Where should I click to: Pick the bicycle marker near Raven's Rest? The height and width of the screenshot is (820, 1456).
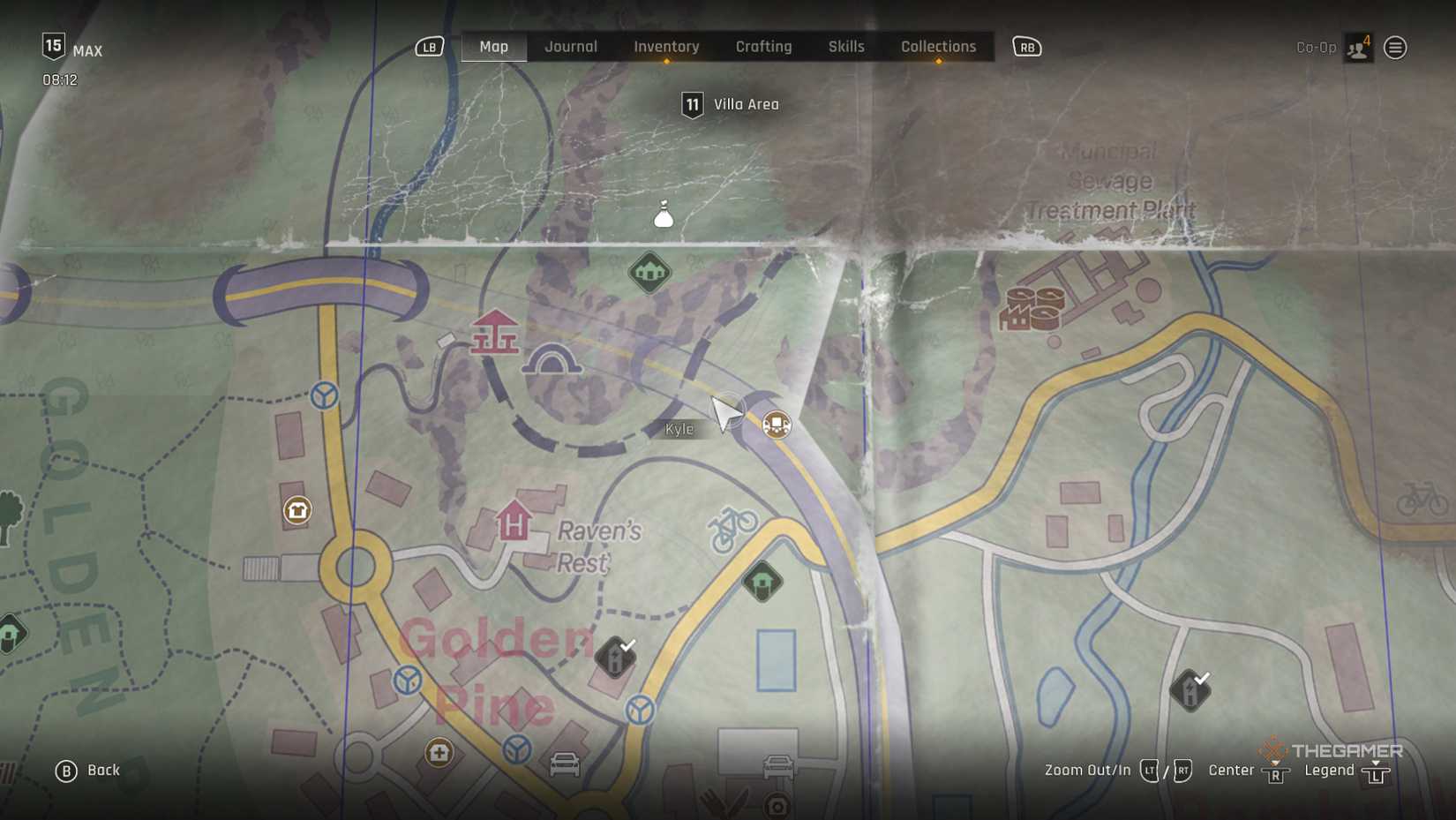click(732, 529)
